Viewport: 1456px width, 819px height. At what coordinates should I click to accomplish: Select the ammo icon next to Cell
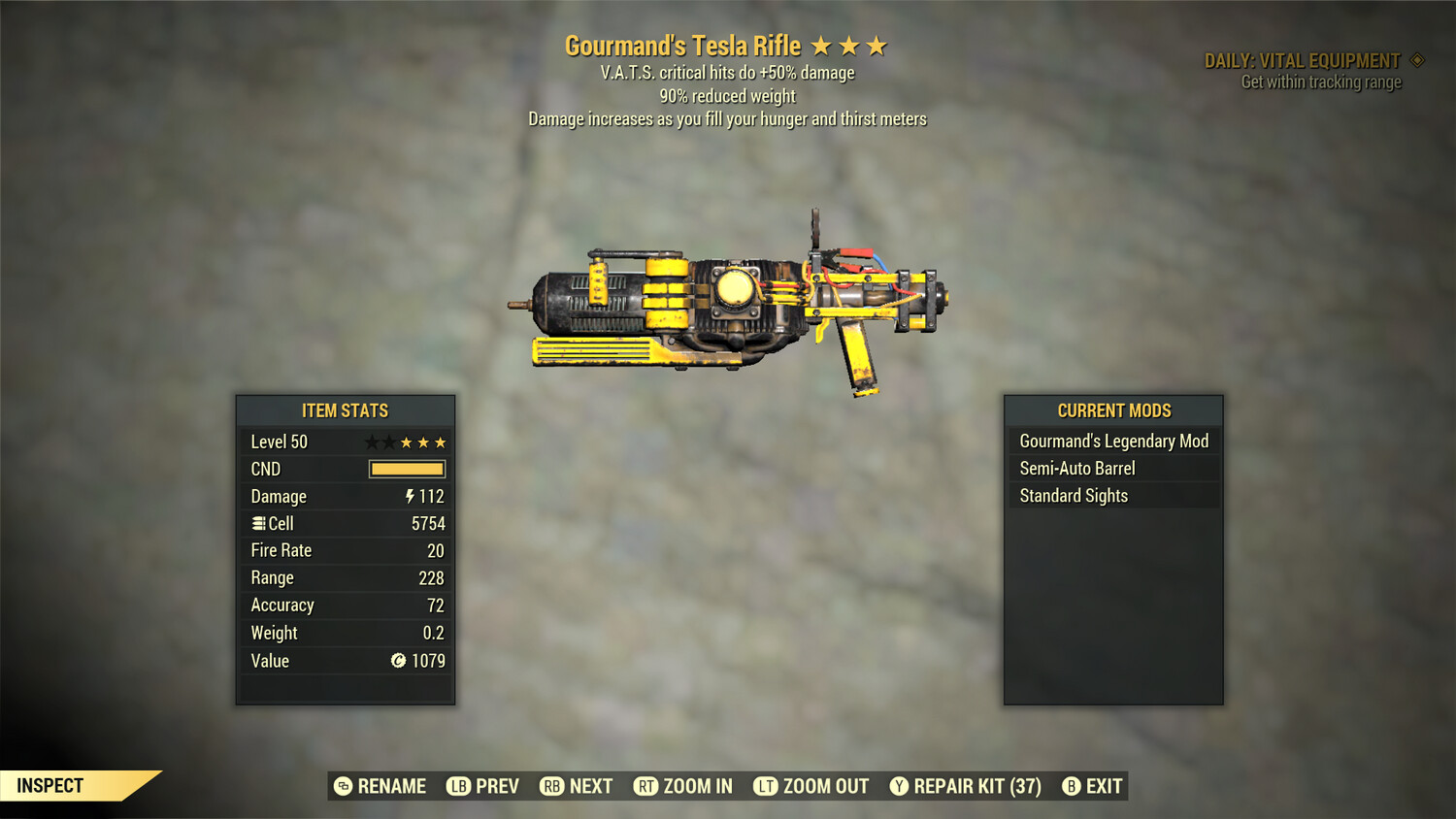258,523
